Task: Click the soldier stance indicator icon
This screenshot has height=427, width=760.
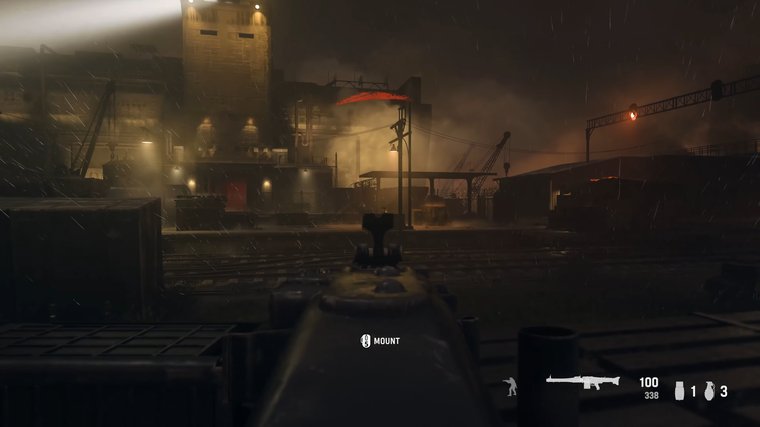Action: (511, 387)
